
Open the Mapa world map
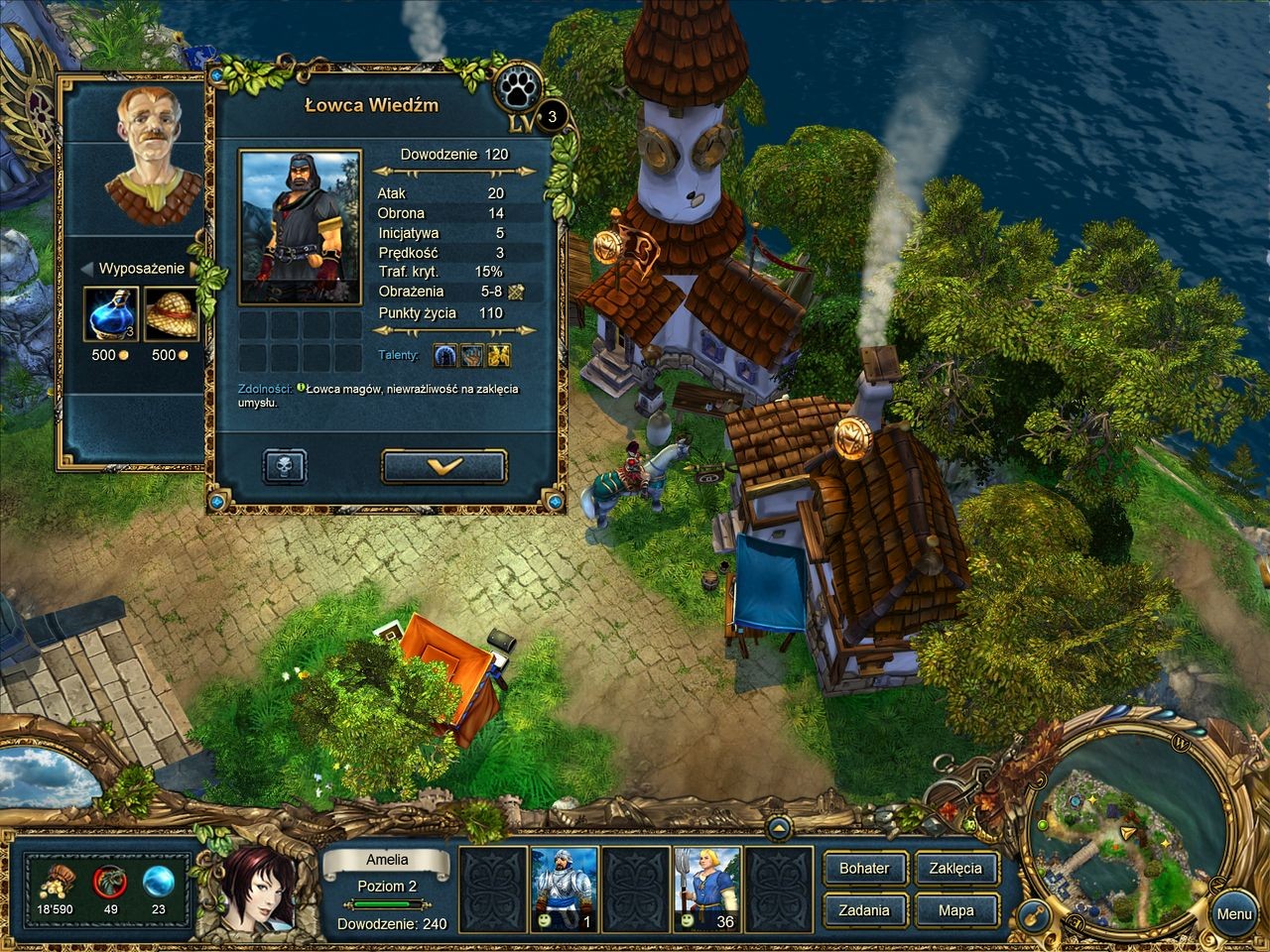(x=955, y=910)
